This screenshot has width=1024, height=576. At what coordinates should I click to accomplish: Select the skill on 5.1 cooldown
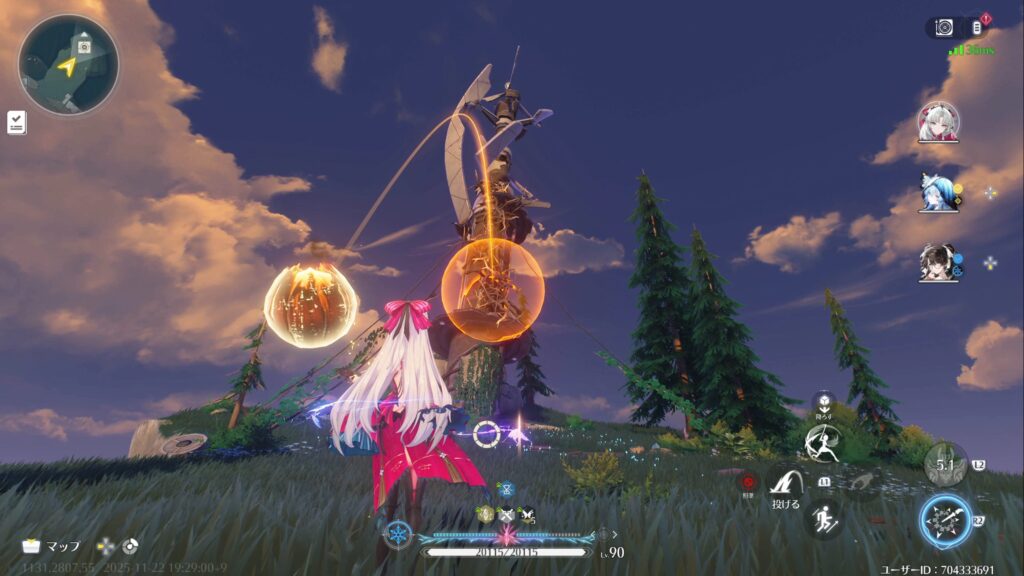945,464
